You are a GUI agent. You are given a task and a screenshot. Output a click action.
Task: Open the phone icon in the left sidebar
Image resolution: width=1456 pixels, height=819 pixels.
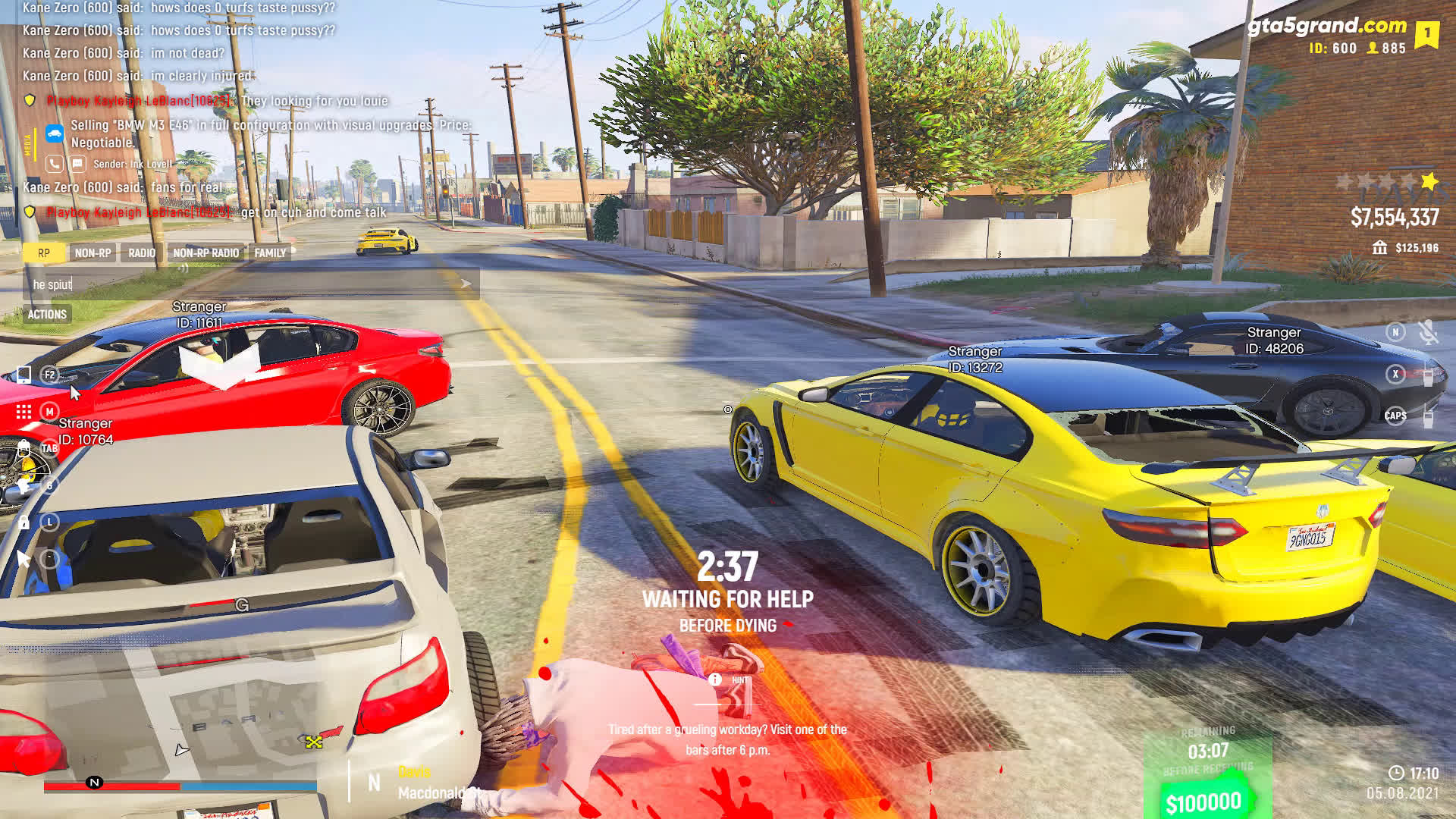point(24,375)
